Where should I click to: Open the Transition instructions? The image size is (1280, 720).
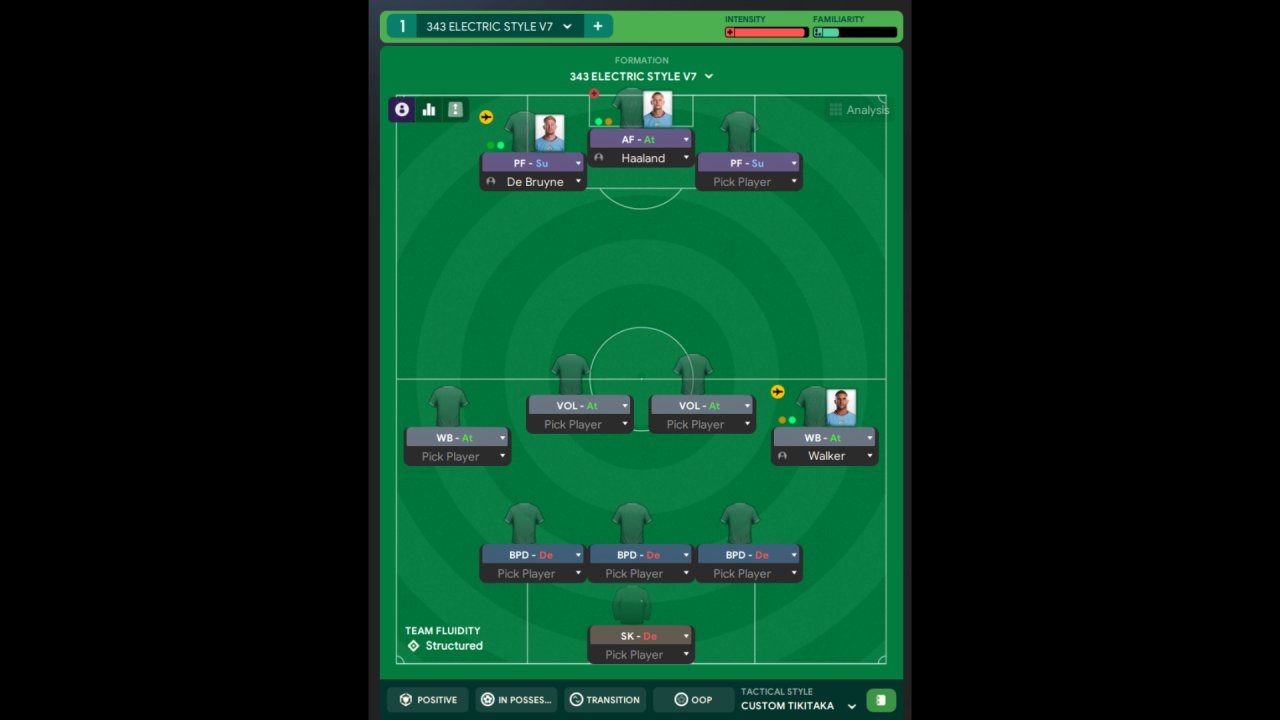point(604,700)
